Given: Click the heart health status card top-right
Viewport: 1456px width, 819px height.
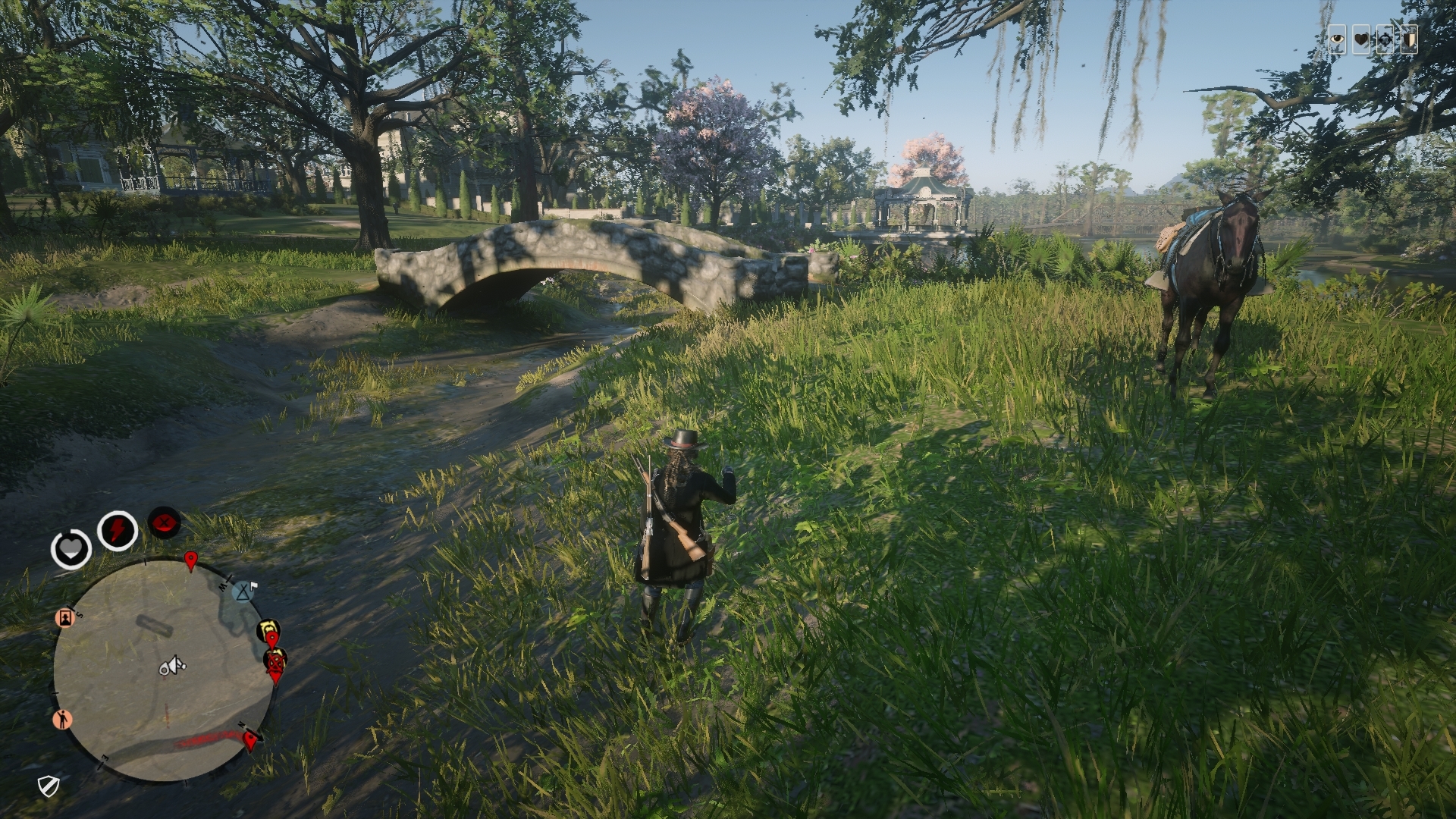Looking at the screenshot, I should pyautogui.click(x=1361, y=39).
